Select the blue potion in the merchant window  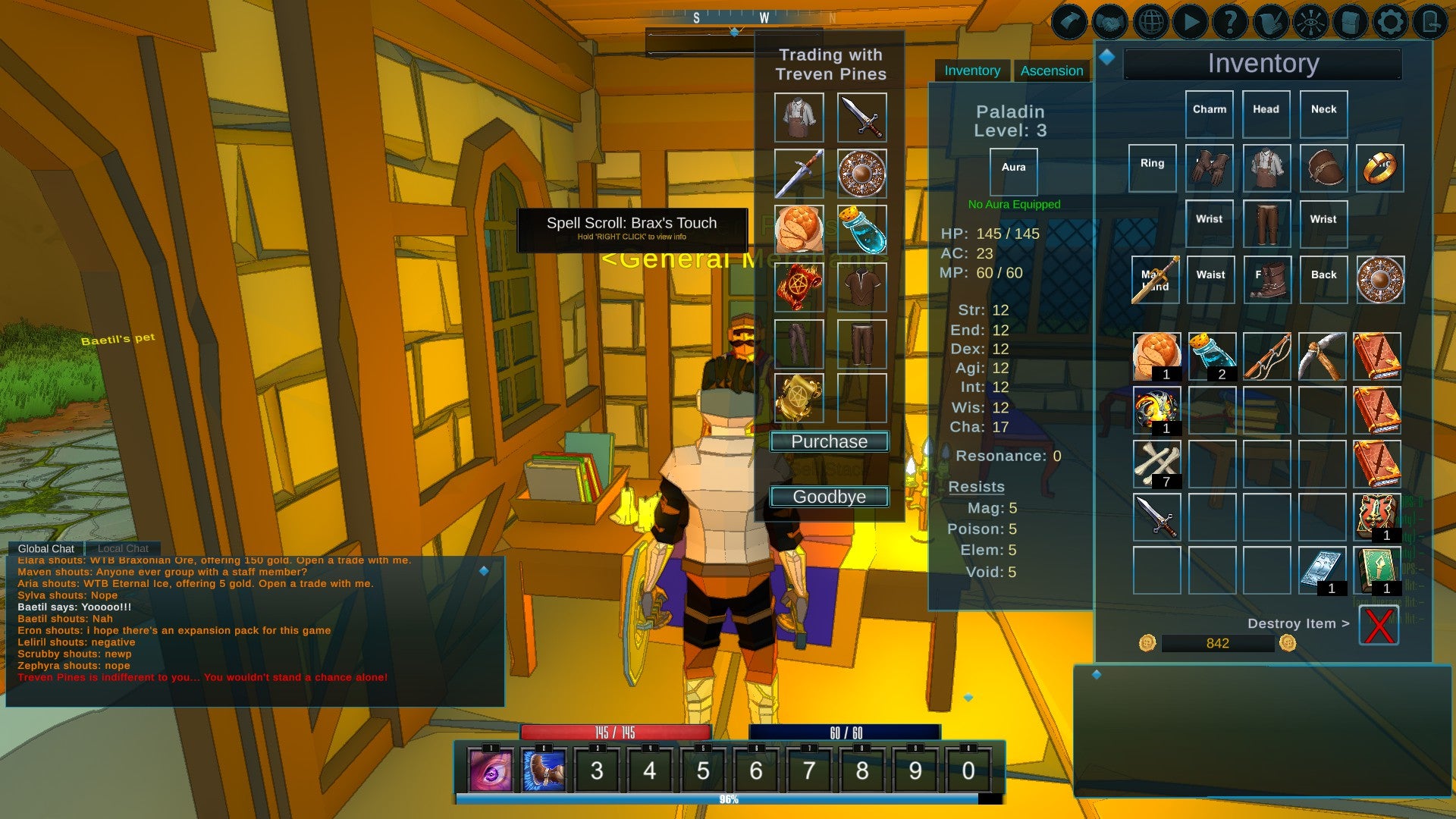click(x=862, y=230)
